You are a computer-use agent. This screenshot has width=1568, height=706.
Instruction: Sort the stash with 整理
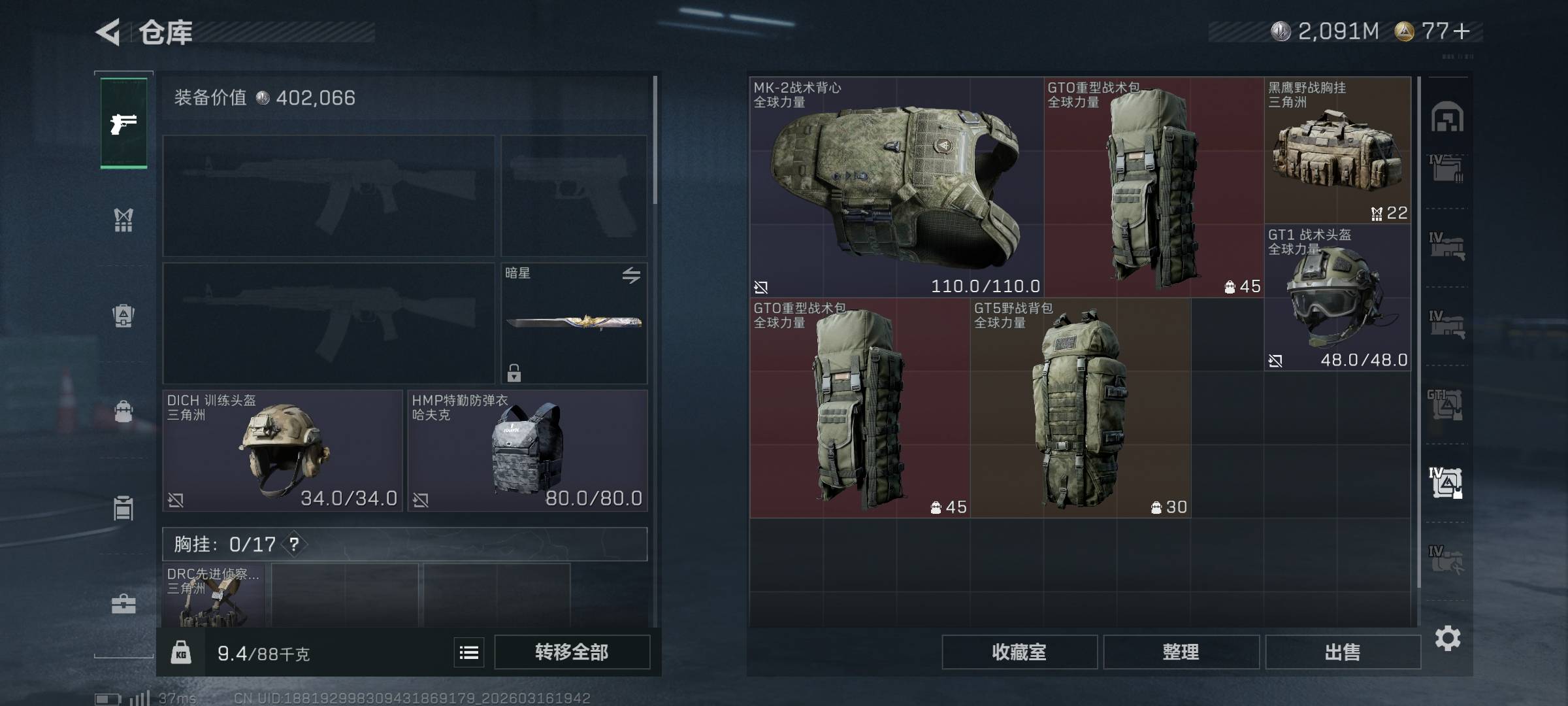1181,652
